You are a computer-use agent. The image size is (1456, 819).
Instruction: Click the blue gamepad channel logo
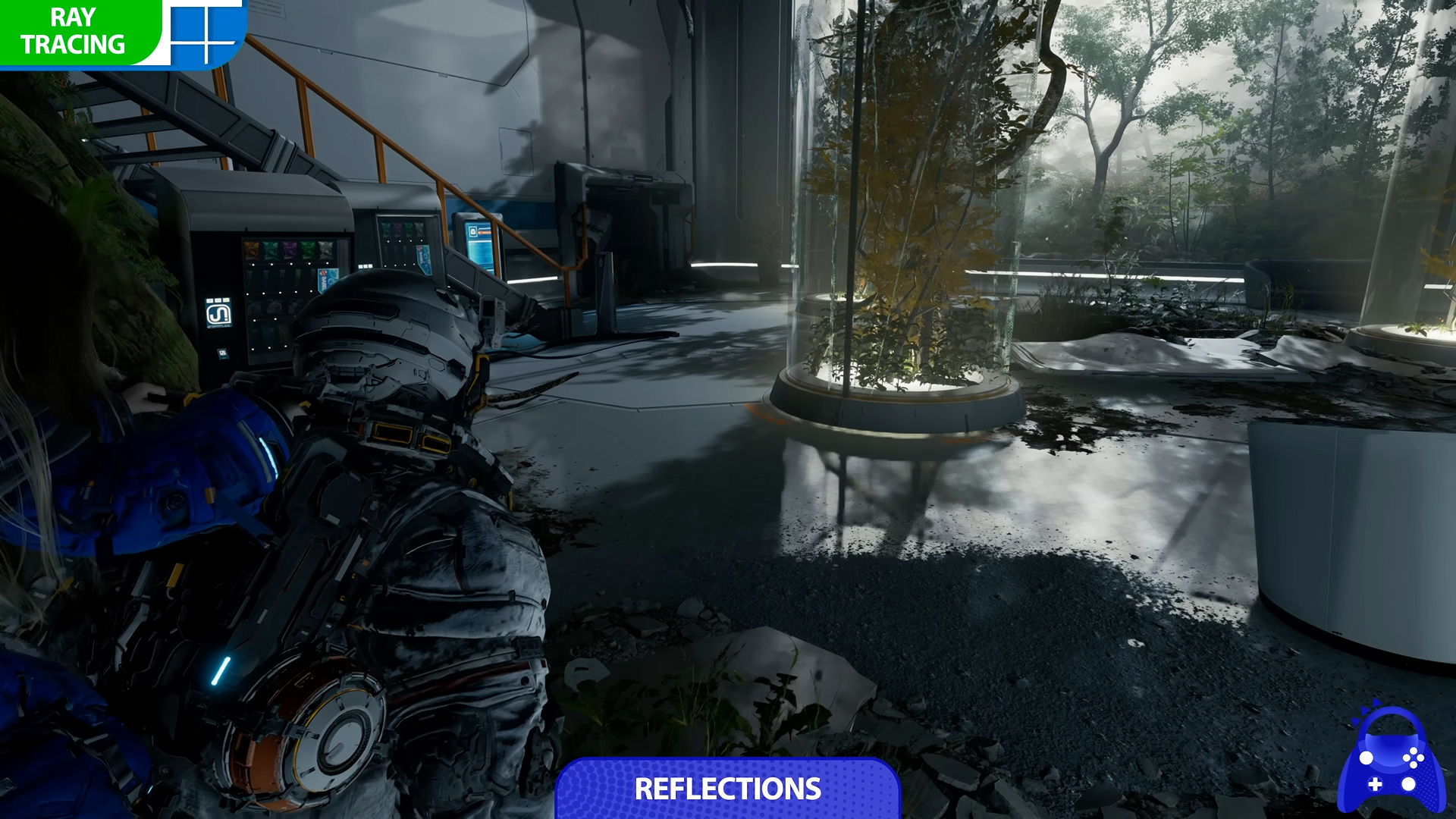point(1390,762)
